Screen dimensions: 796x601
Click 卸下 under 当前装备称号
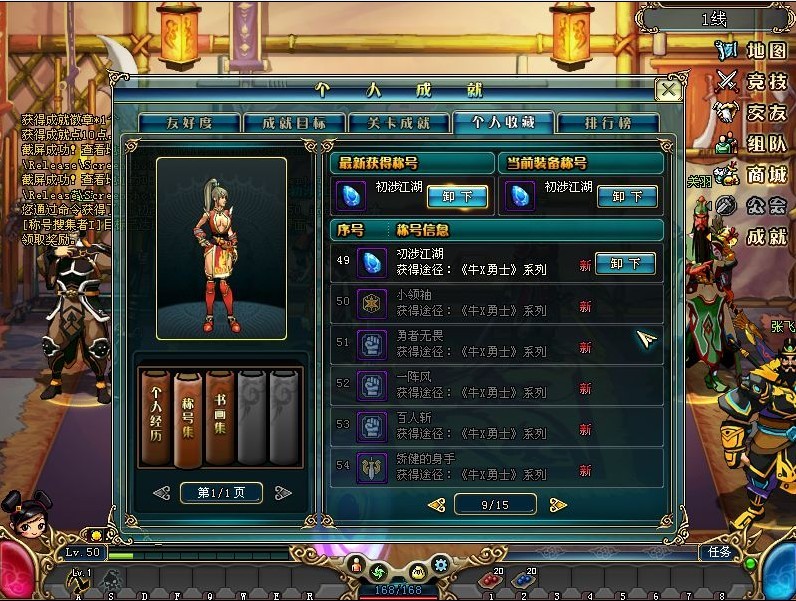[x=626, y=196]
